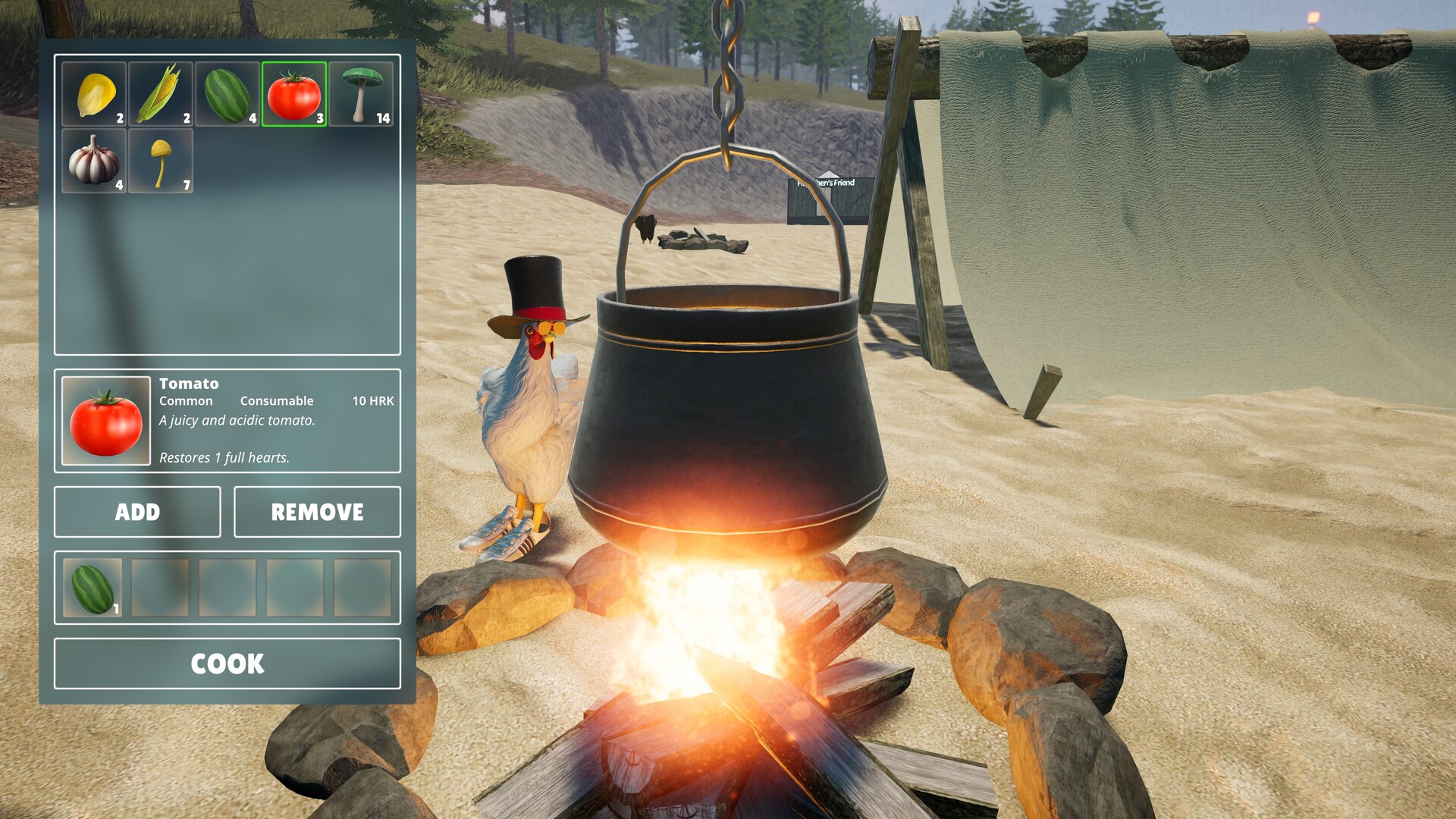Click the Consumable label in the item details
Viewport: 1456px width, 819px height.
coord(277,400)
